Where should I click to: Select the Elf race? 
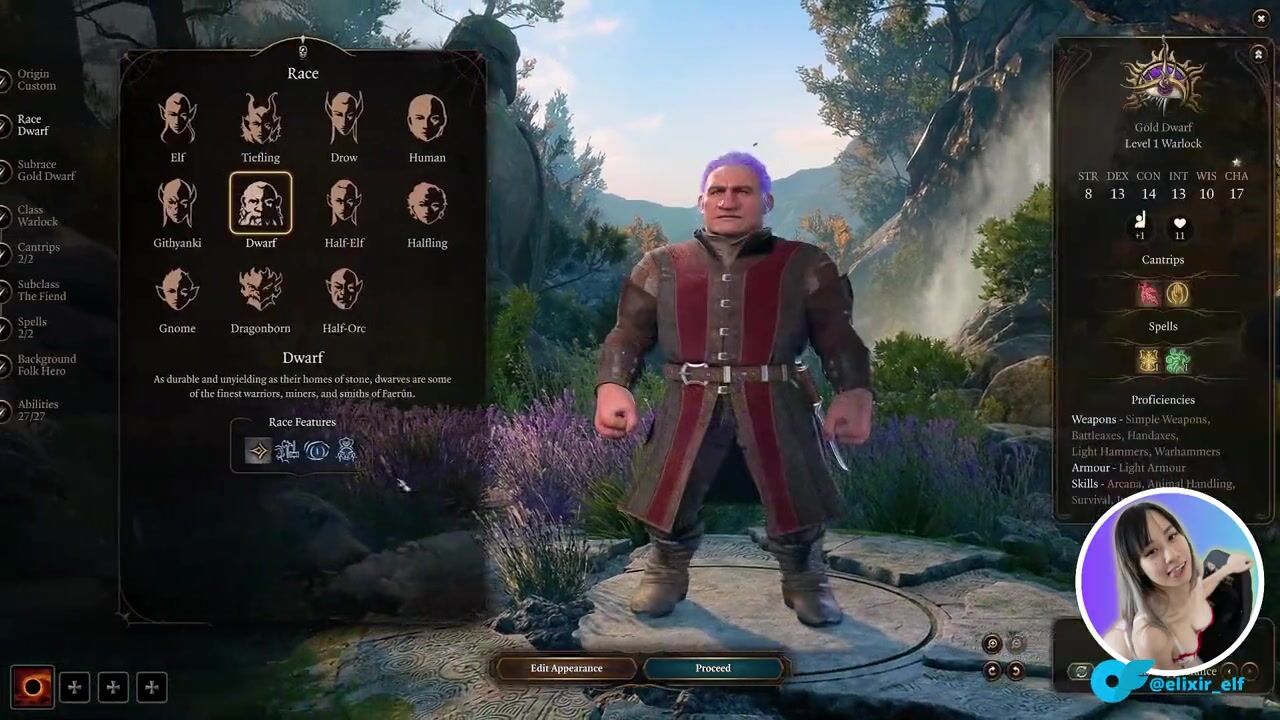[x=177, y=119]
